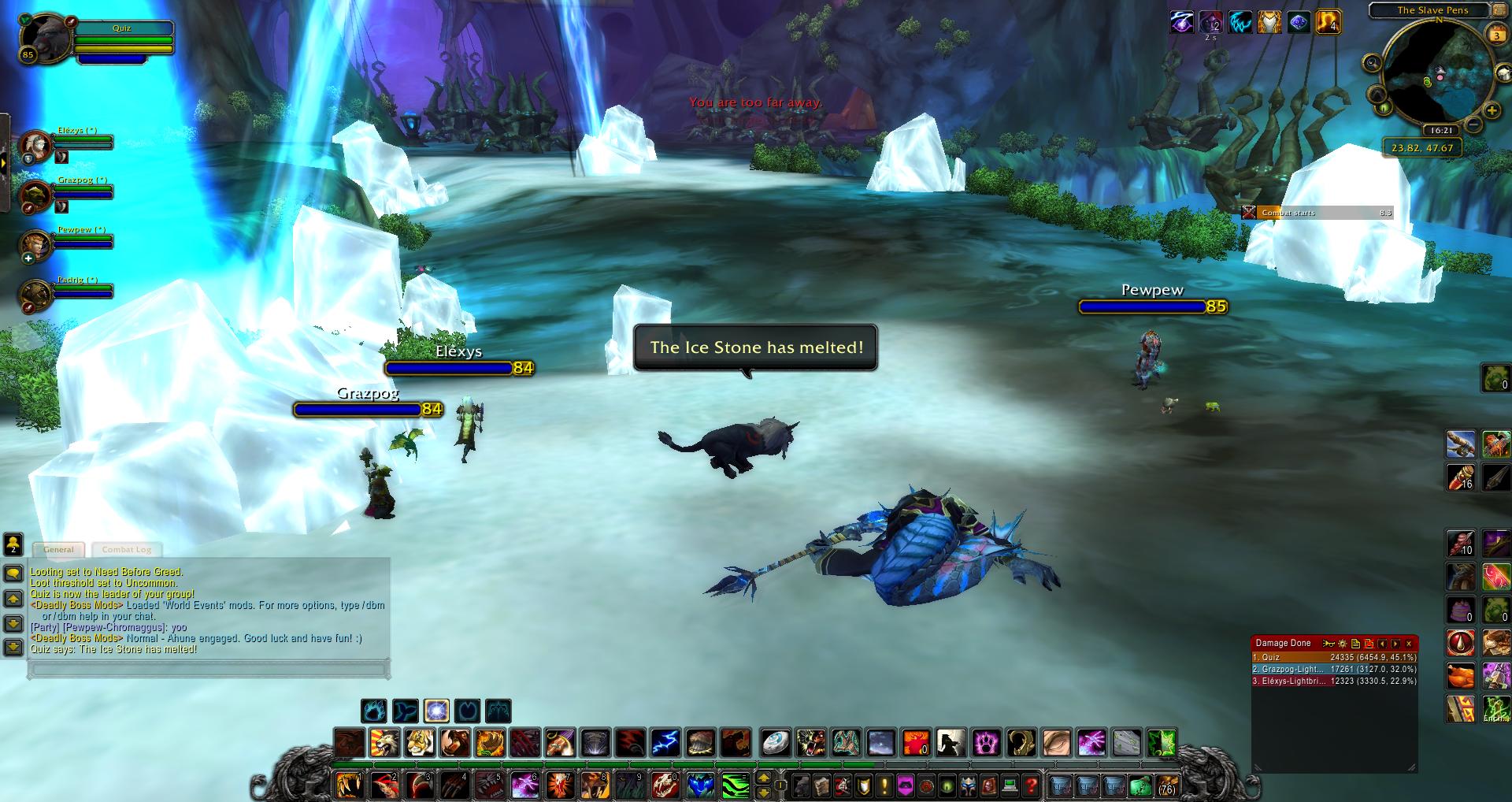The height and width of the screenshot is (802, 1512).
Task: Open the yellow exclamation quest log button
Action: coord(884,785)
